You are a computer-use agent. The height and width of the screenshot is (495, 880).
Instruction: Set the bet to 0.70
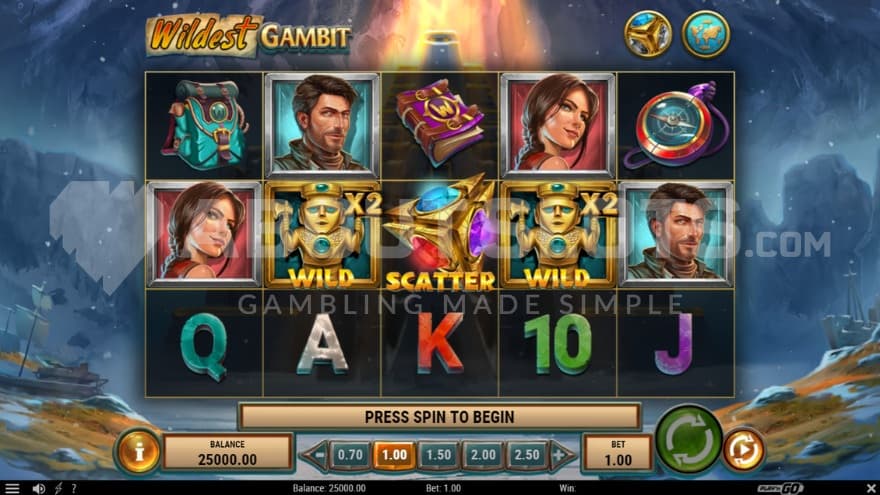pos(350,455)
